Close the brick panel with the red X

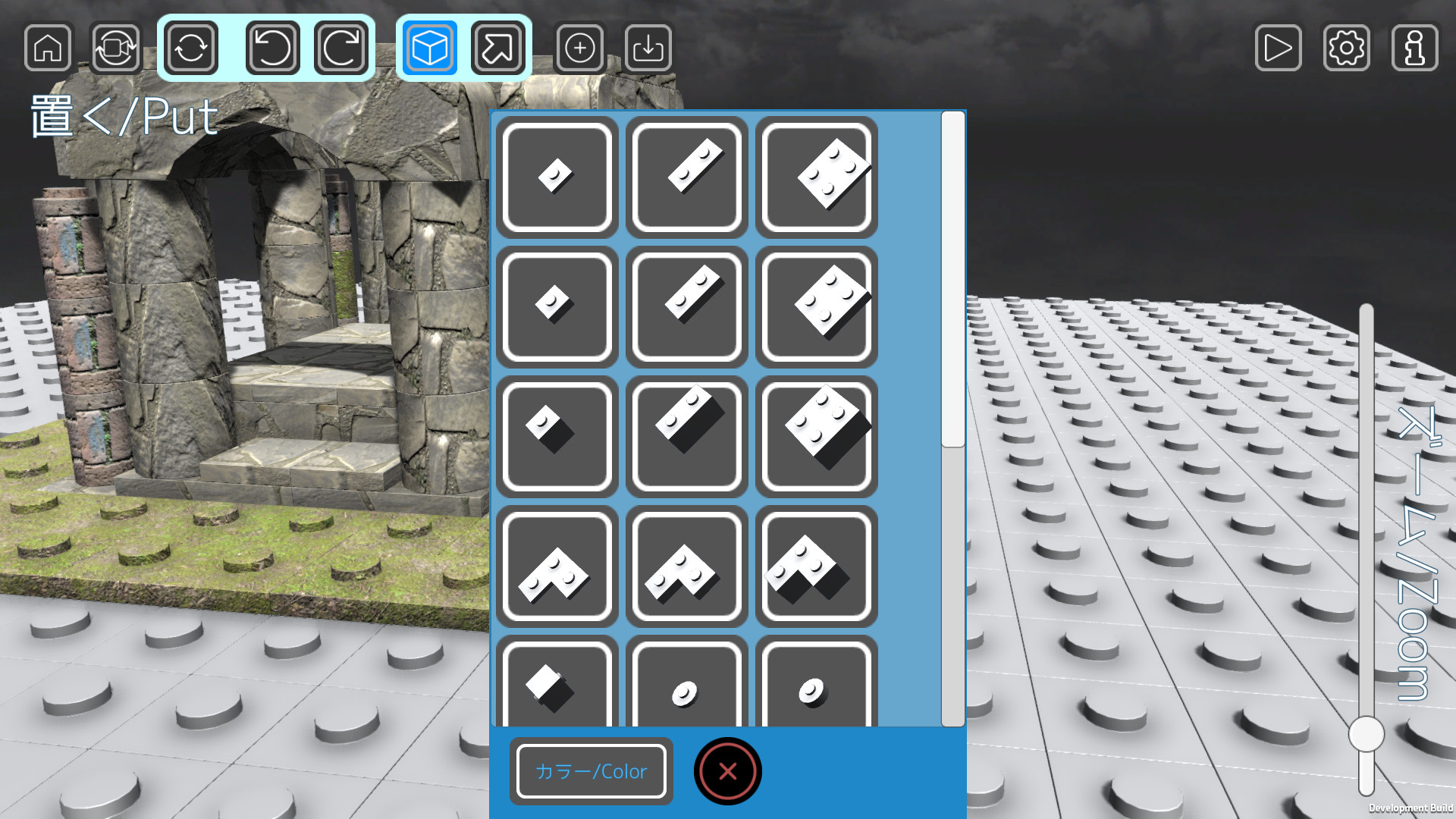726,771
